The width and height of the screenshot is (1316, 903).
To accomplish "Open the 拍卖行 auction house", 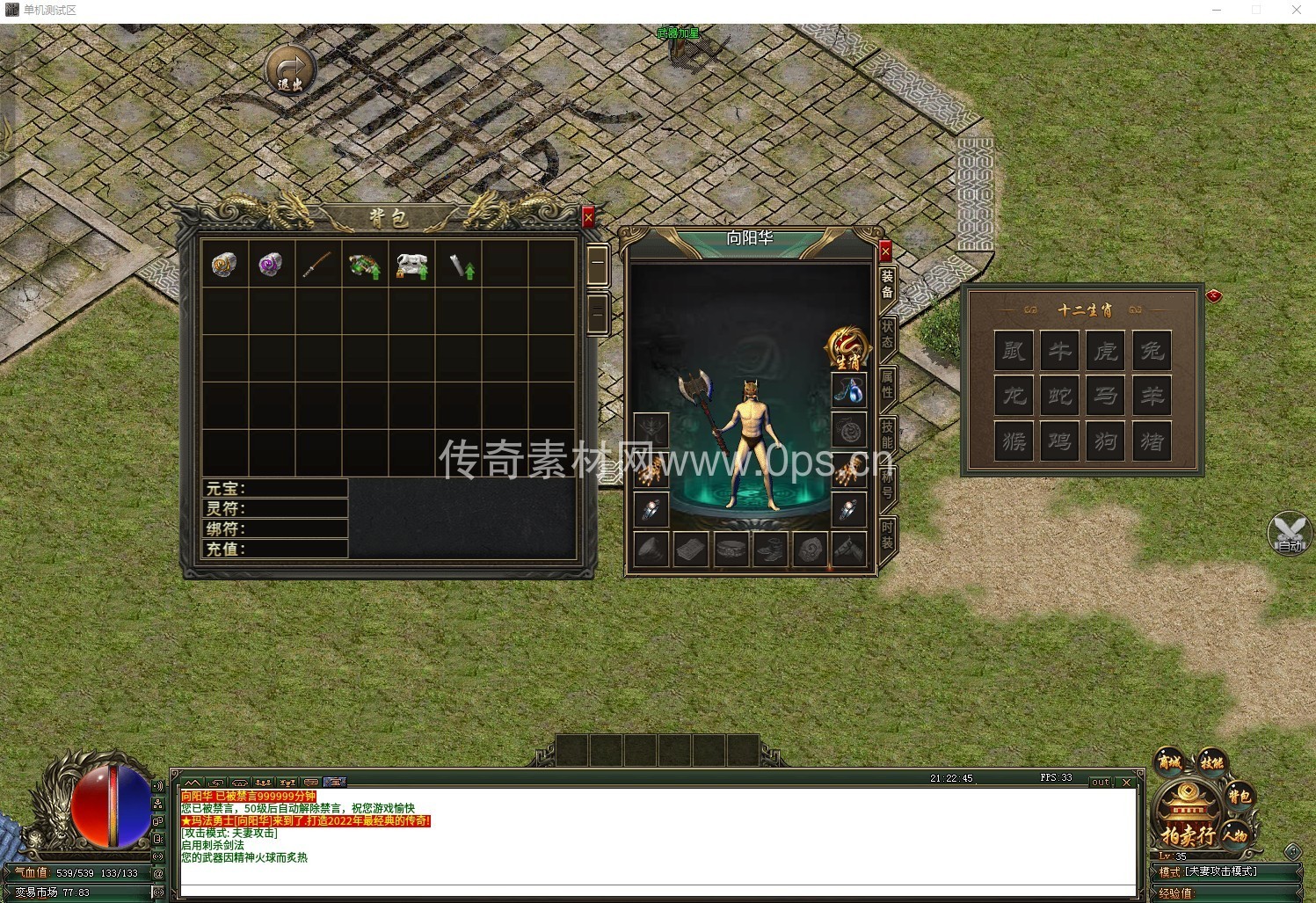I will click(x=1188, y=833).
